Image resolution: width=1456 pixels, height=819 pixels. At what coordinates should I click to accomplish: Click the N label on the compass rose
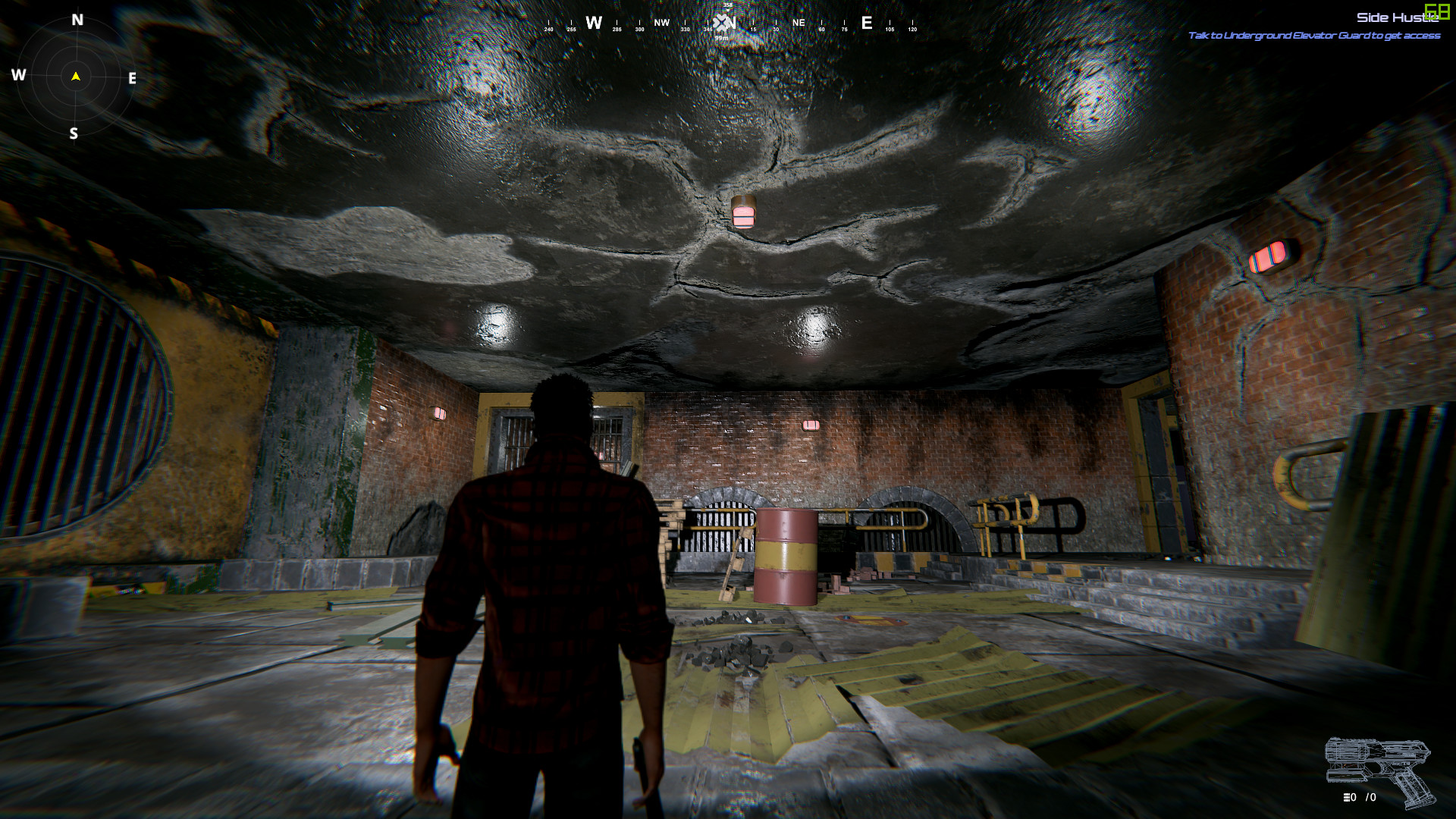pos(75,20)
